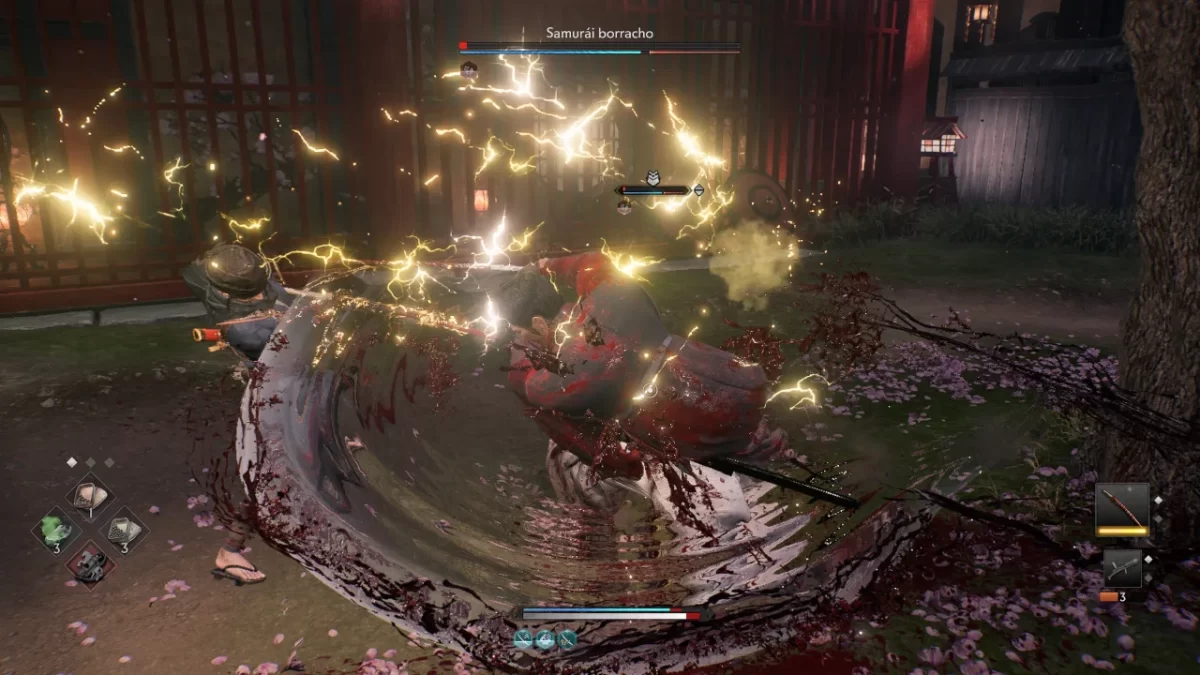
Task: Use the green smoke item slot
Action: click(x=56, y=529)
